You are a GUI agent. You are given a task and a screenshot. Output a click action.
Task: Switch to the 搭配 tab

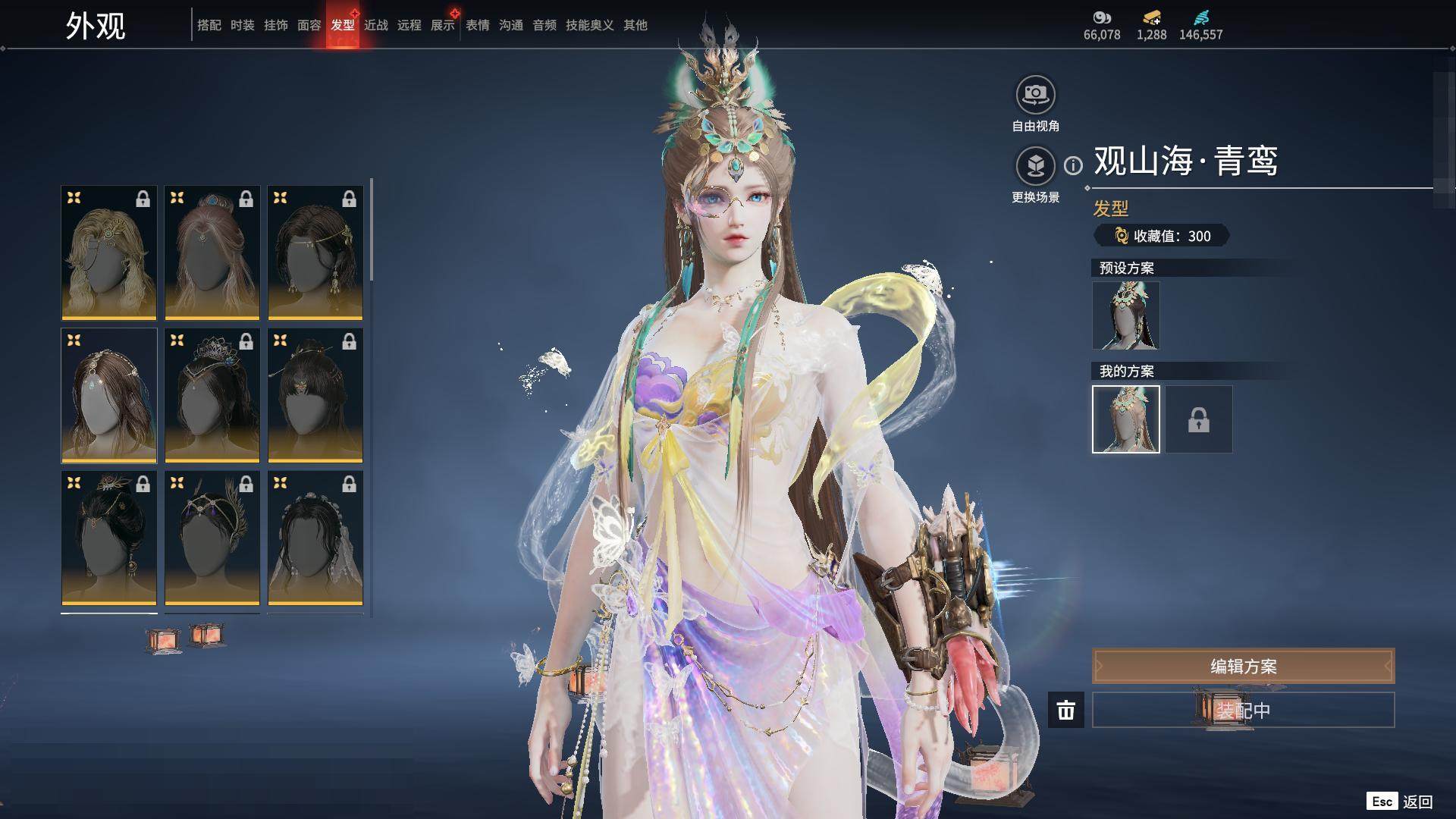click(x=209, y=25)
